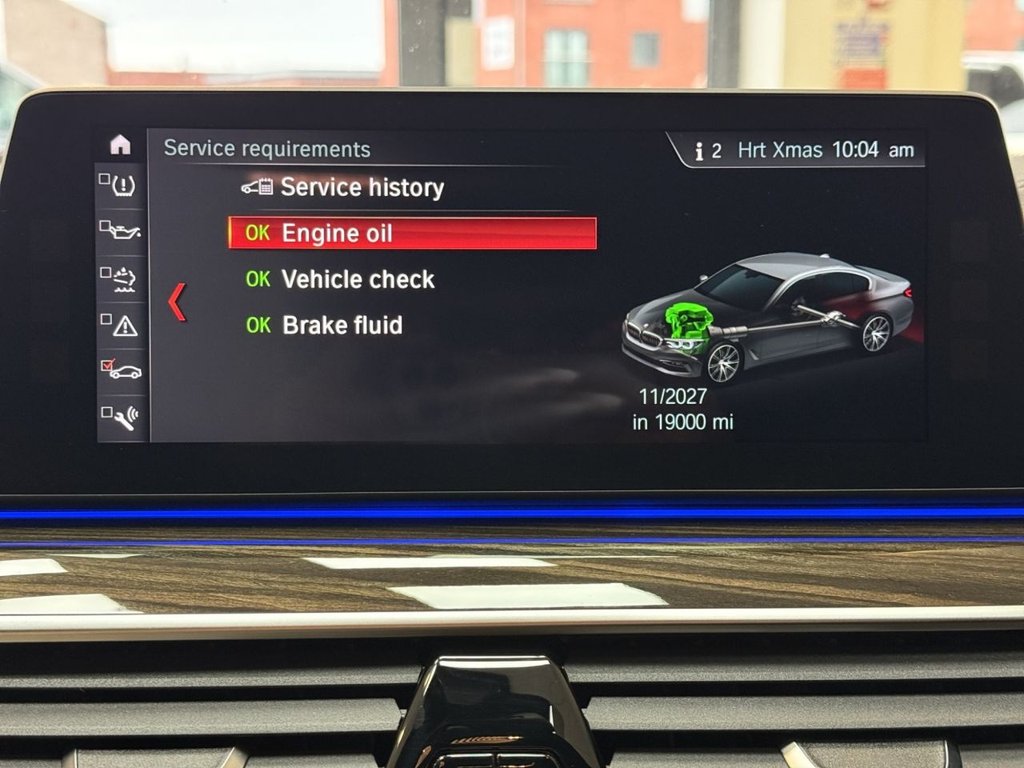Show the engine oil level icon
Screen dimensions: 1024x768
point(122,231)
